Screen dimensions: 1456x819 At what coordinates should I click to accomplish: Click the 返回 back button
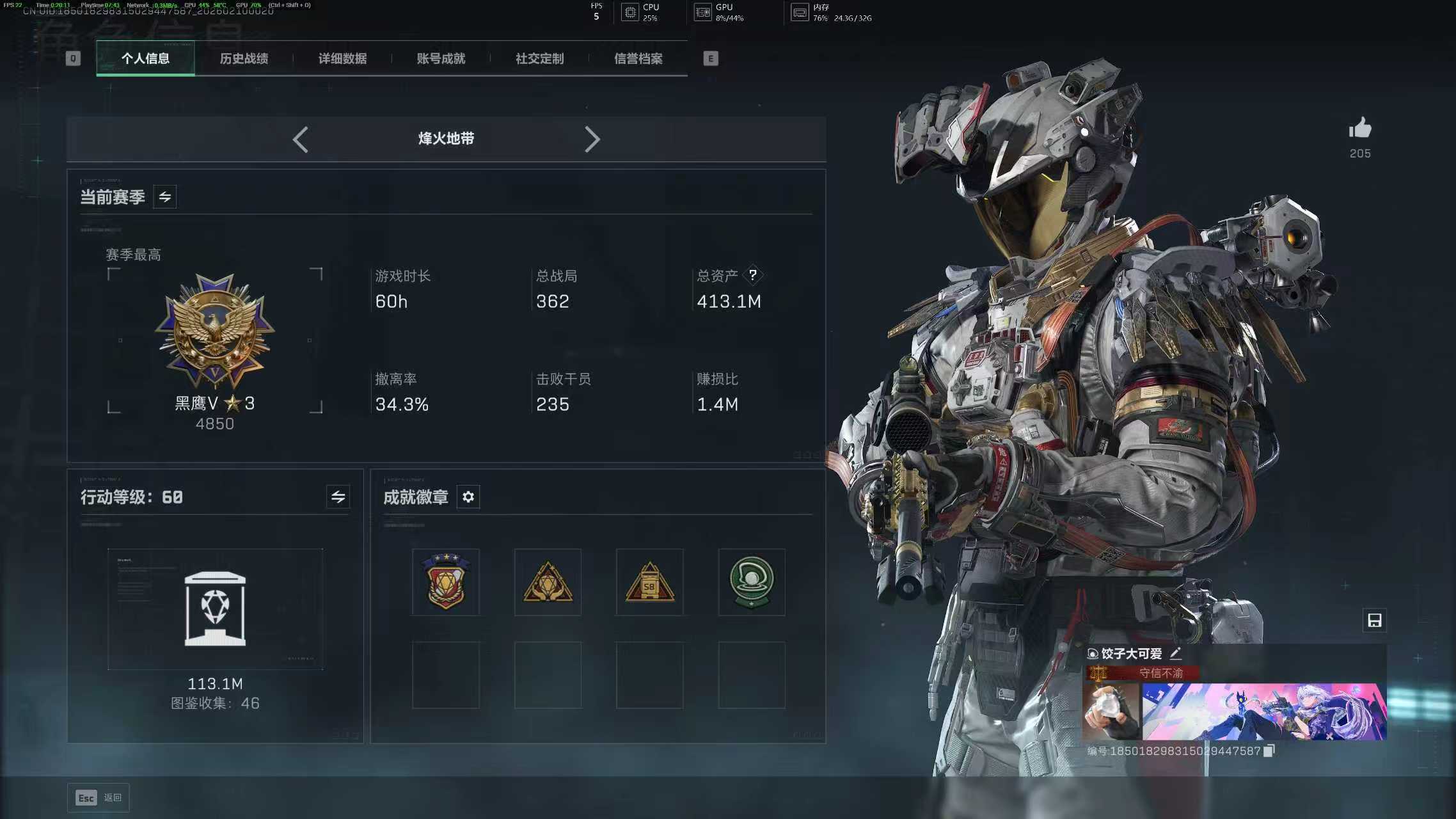(x=99, y=797)
